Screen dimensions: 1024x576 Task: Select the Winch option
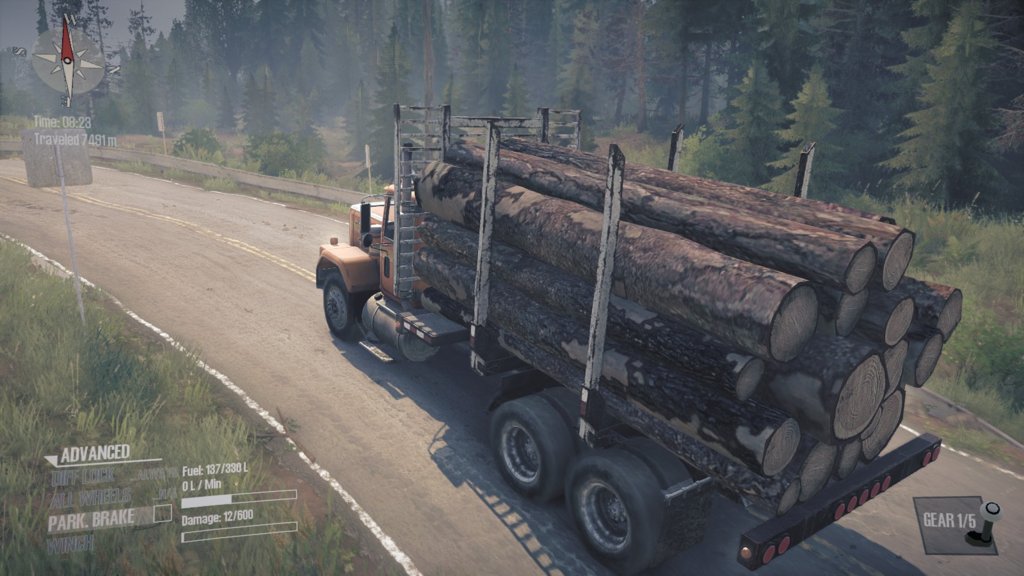pyautogui.click(x=71, y=543)
